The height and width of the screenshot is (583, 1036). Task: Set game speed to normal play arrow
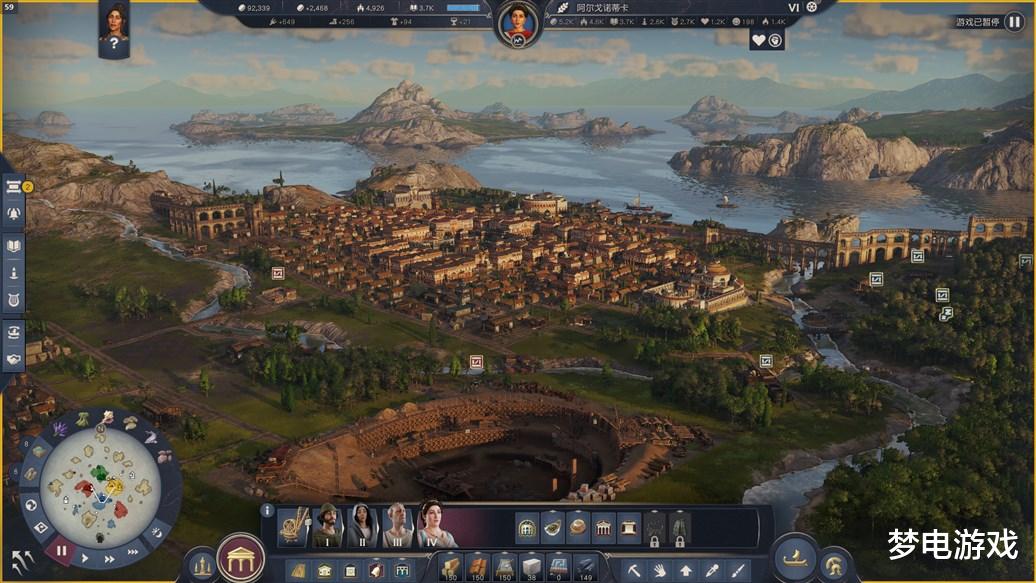pyautogui.click(x=85, y=558)
